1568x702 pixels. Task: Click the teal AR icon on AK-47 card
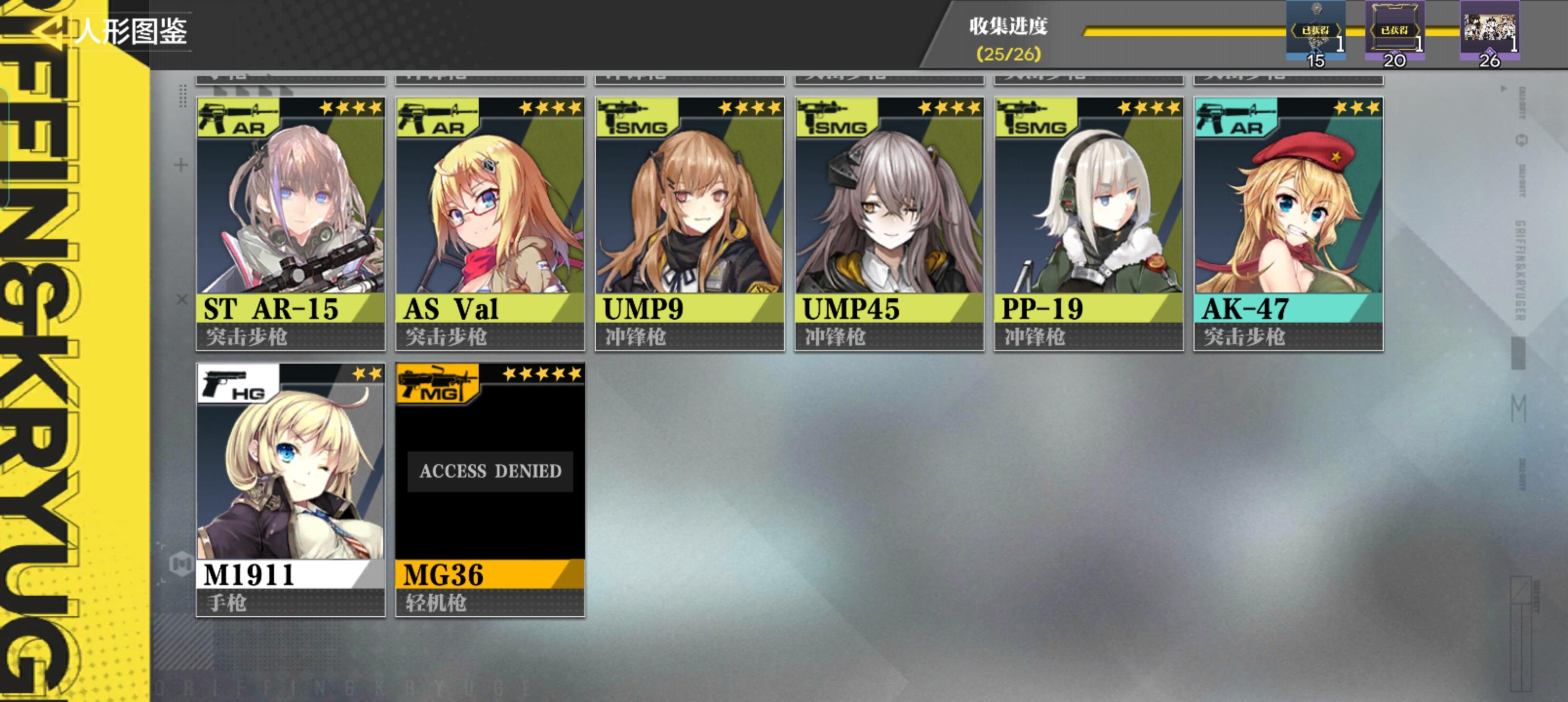pos(1233,119)
